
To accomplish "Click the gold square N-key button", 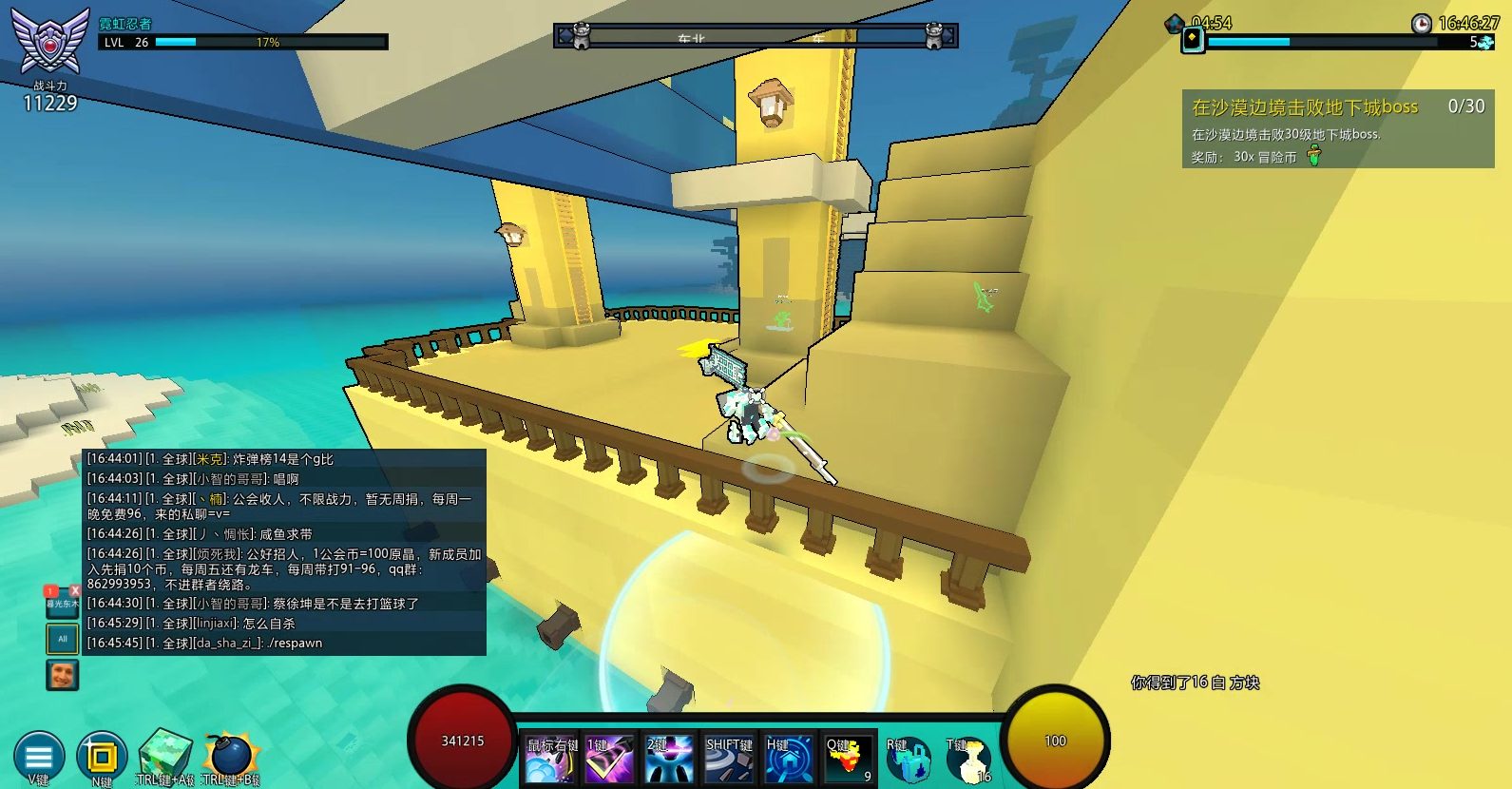I will (x=101, y=757).
